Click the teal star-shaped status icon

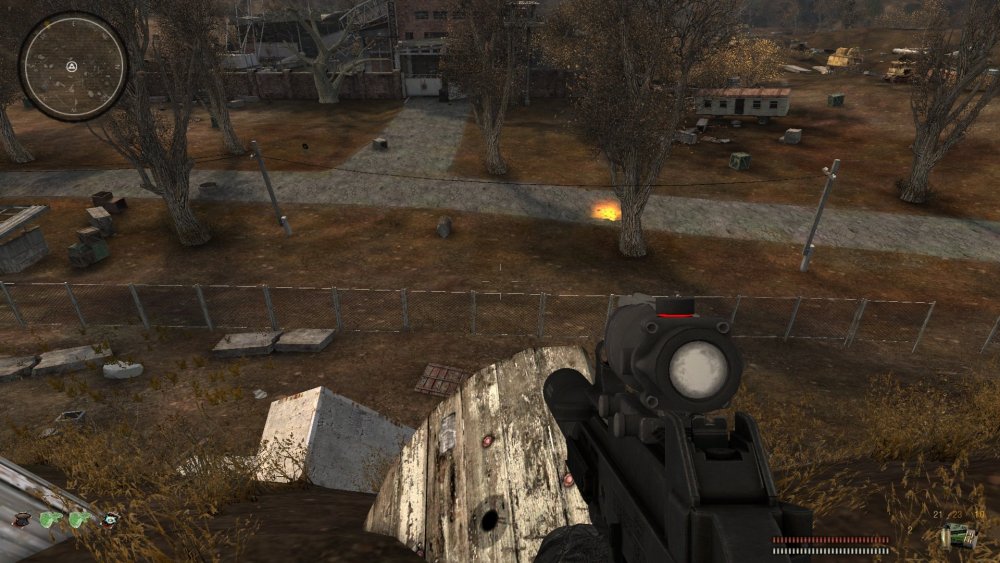tap(110, 518)
